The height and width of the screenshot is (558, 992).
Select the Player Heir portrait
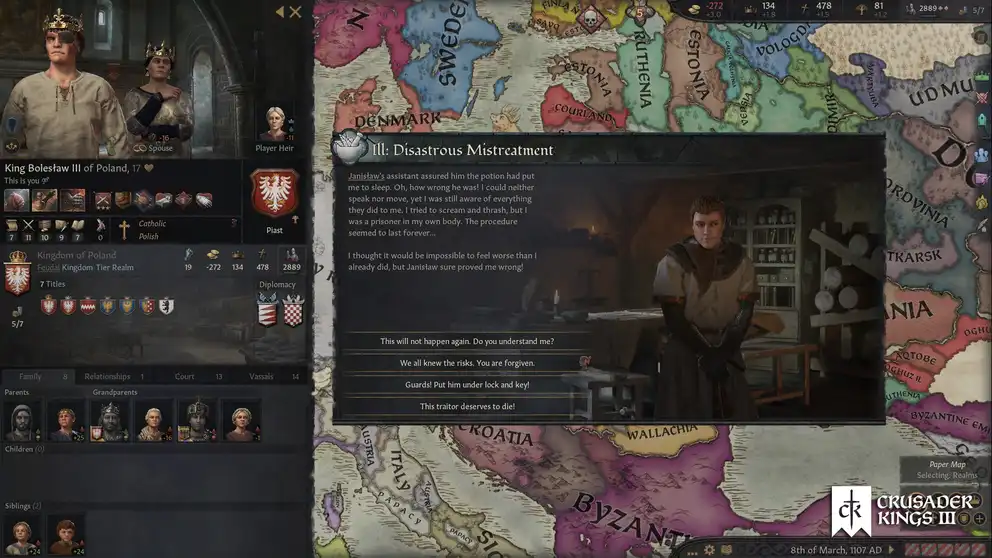tap(274, 126)
